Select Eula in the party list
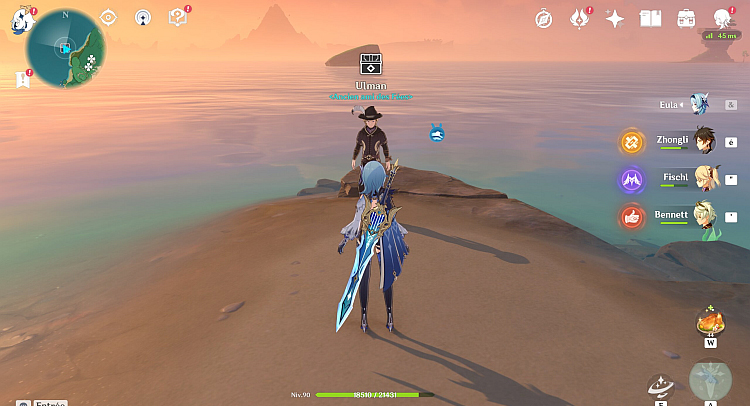 click(x=699, y=104)
